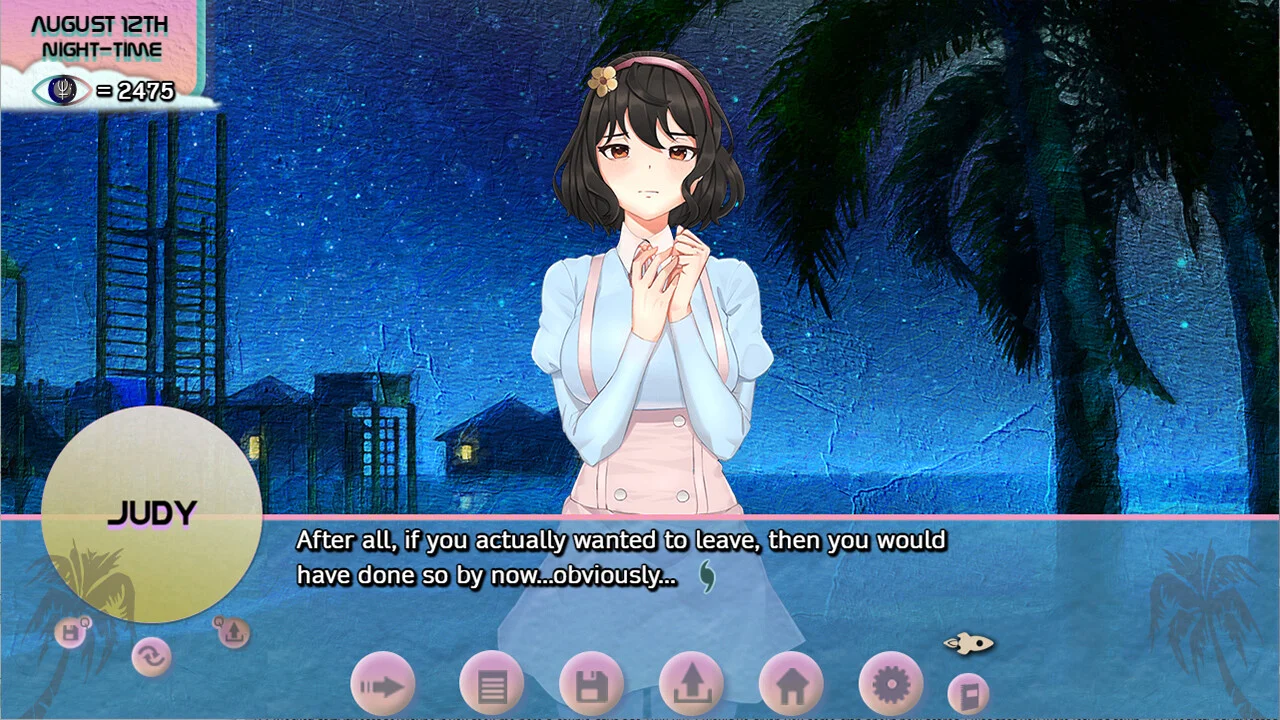Open the load game menu
Viewport: 1280px width, 720px height.
tap(691, 685)
